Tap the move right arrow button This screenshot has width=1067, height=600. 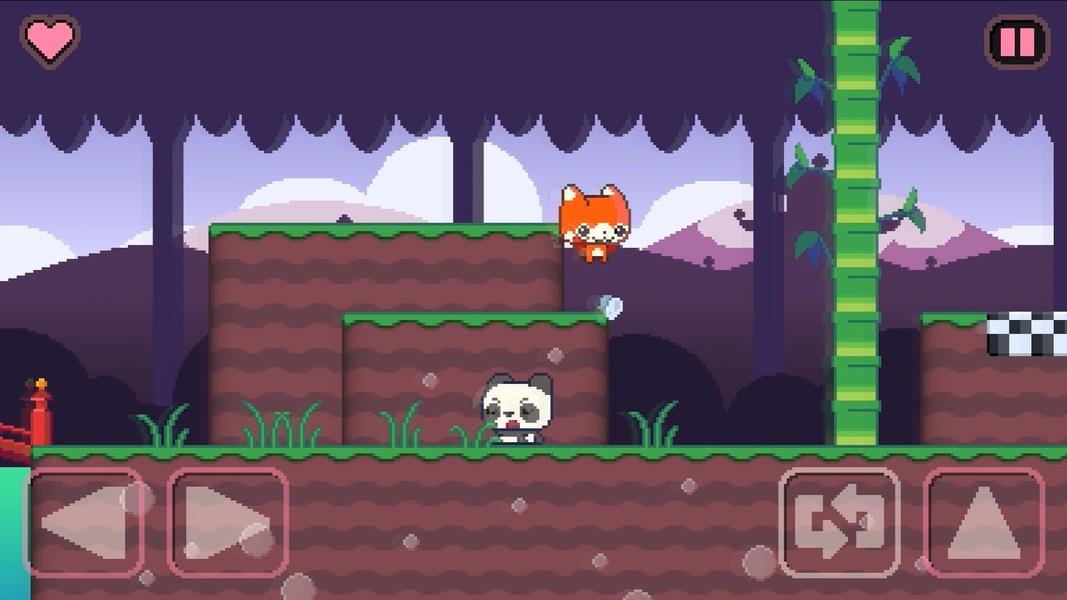click(228, 523)
